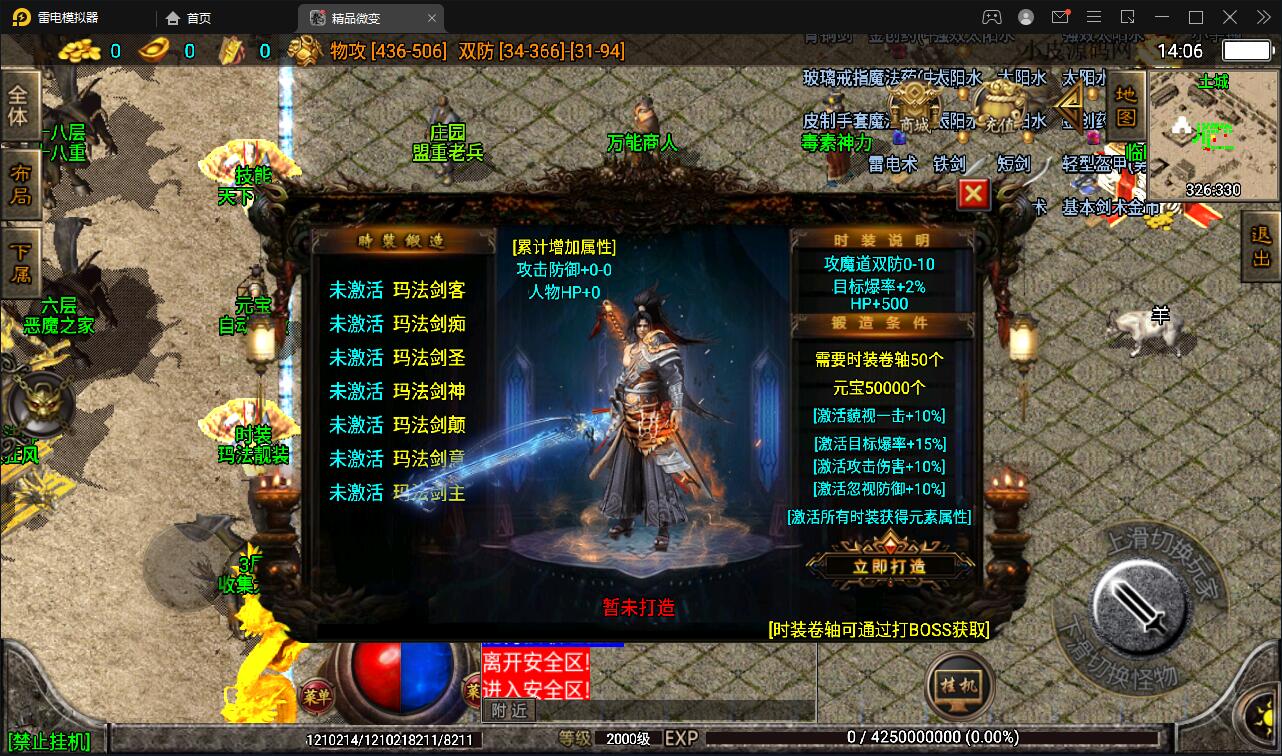Activate the 未激活 玛法剑圣 entry

pyautogui.click(x=397, y=358)
